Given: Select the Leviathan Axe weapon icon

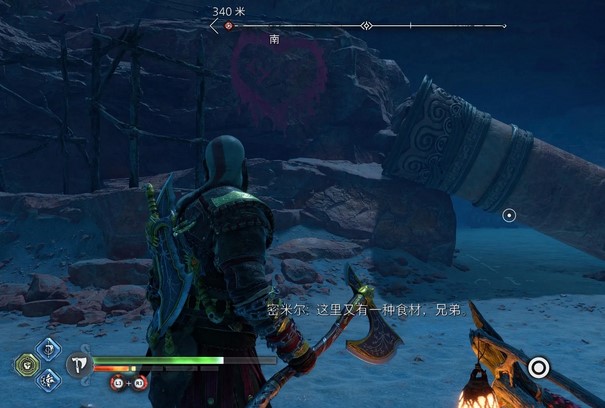Looking at the screenshot, I should pos(79,364).
